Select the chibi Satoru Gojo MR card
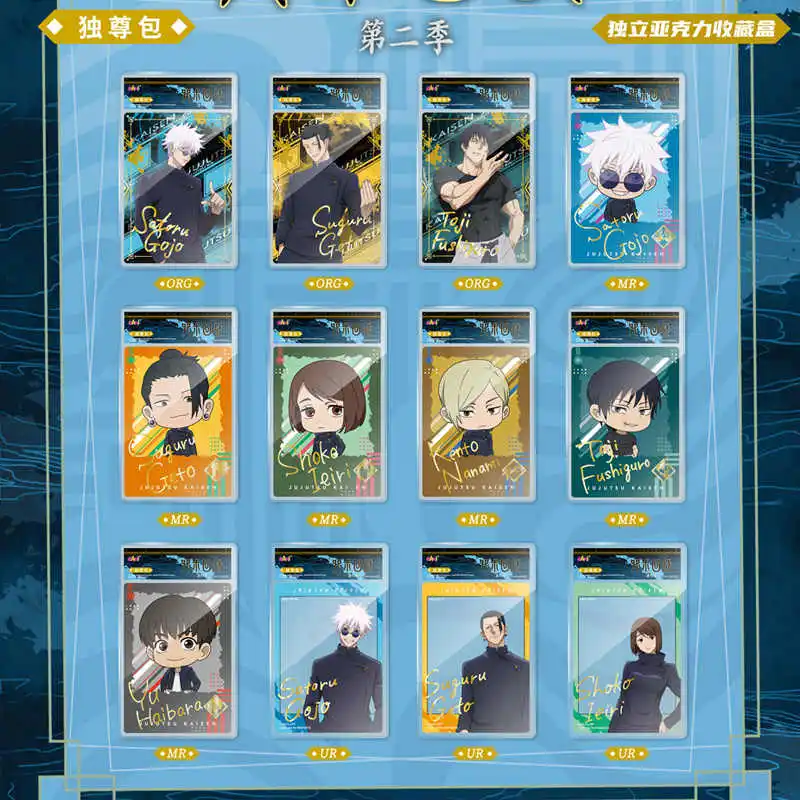 (x=626, y=171)
